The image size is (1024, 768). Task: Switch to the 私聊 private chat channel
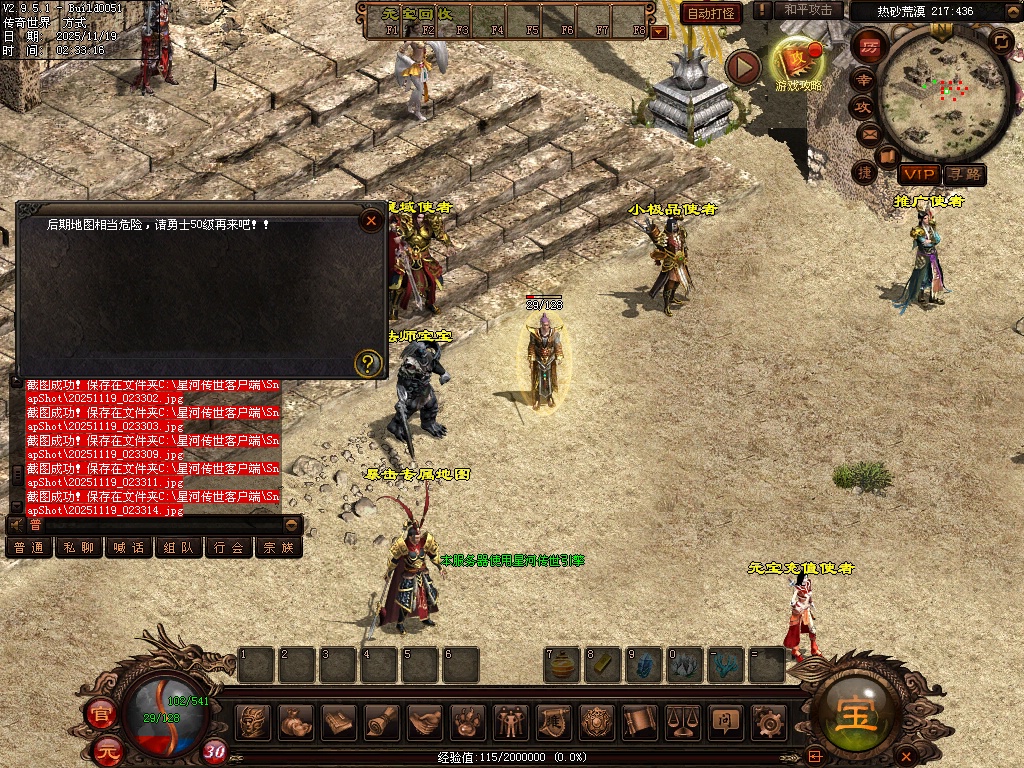(79, 547)
